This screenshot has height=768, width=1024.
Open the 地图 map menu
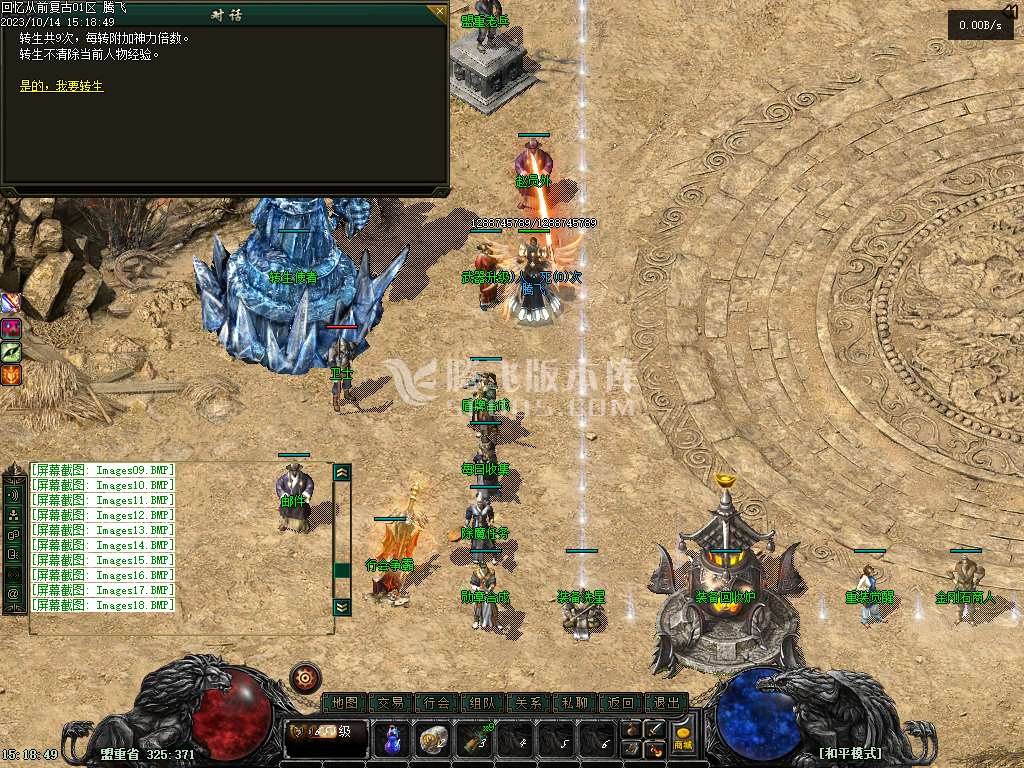pos(345,703)
